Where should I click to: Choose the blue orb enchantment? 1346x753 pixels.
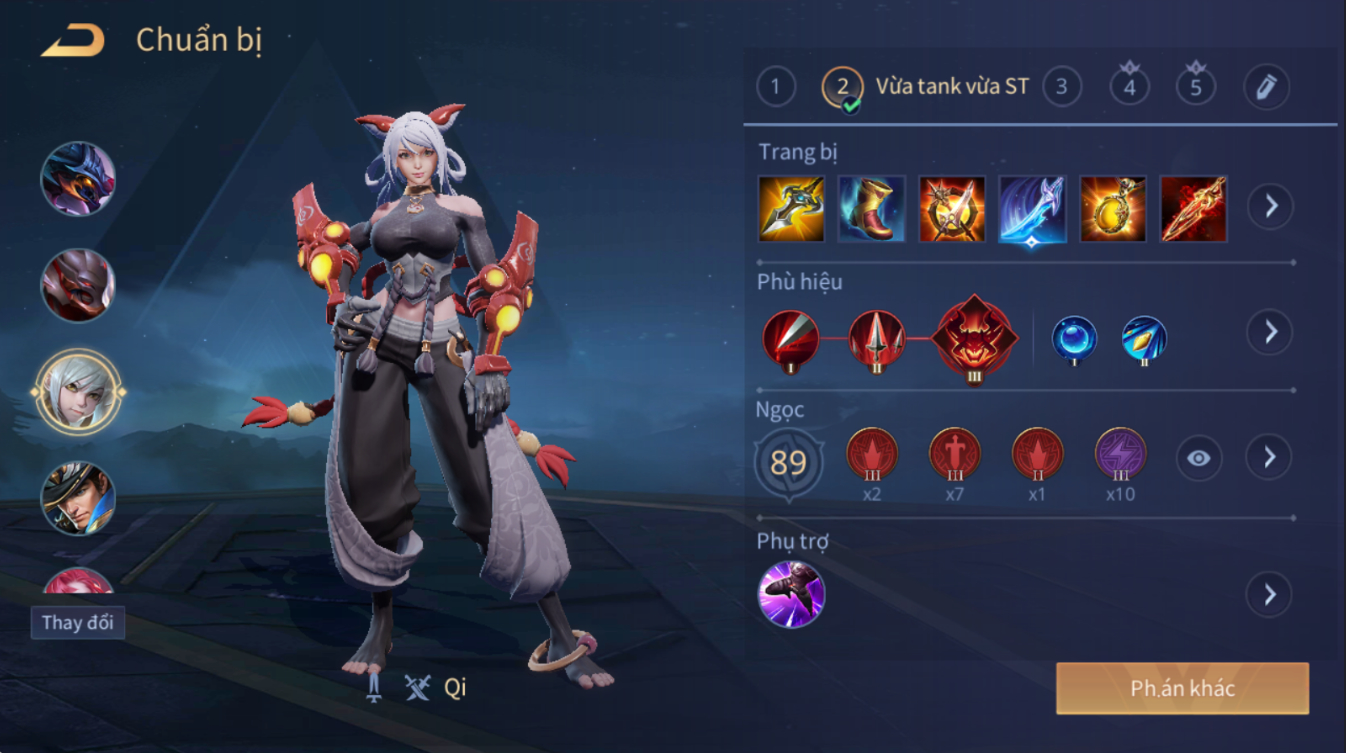1074,339
